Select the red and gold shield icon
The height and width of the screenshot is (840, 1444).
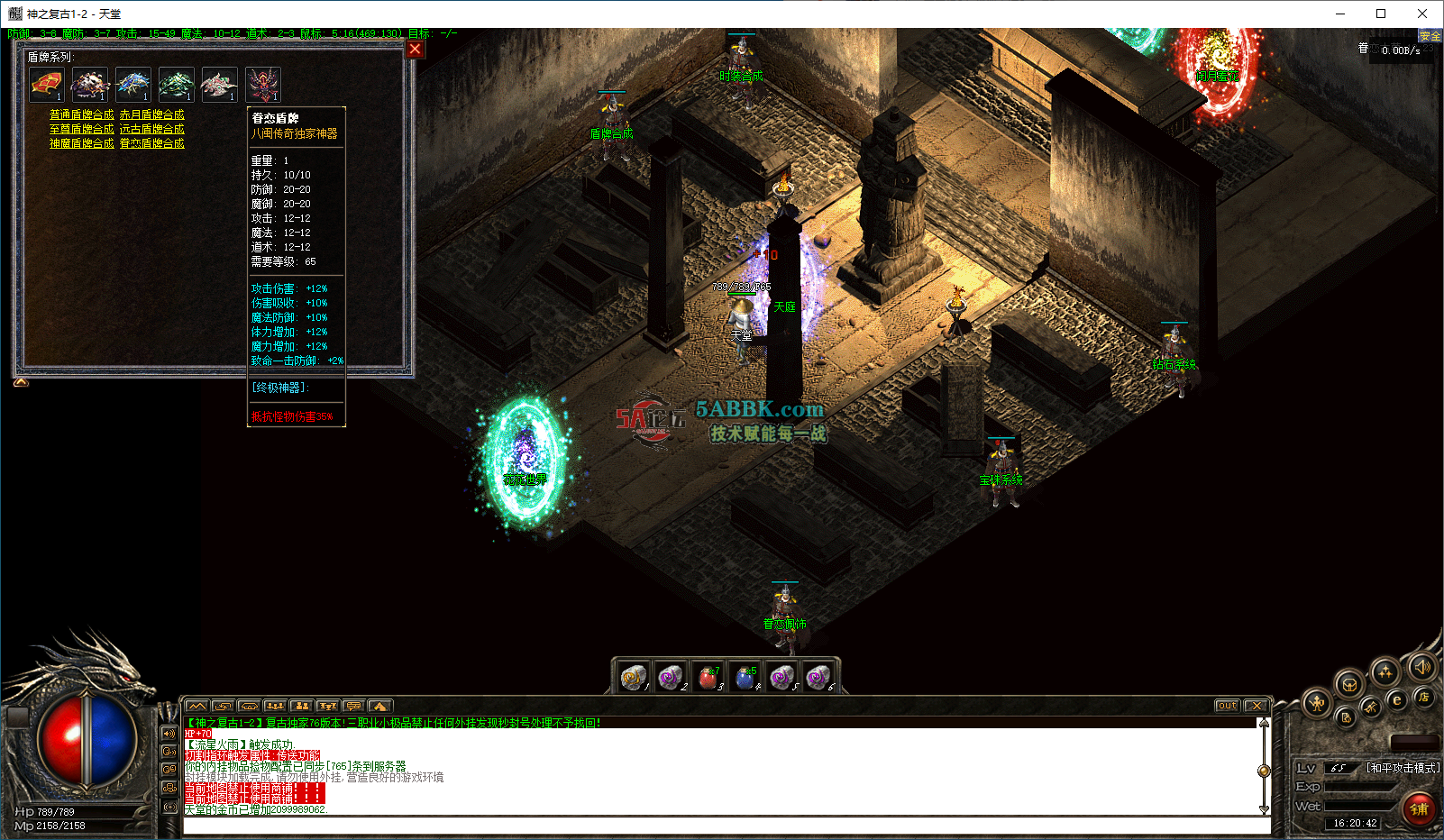tap(47, 85)
